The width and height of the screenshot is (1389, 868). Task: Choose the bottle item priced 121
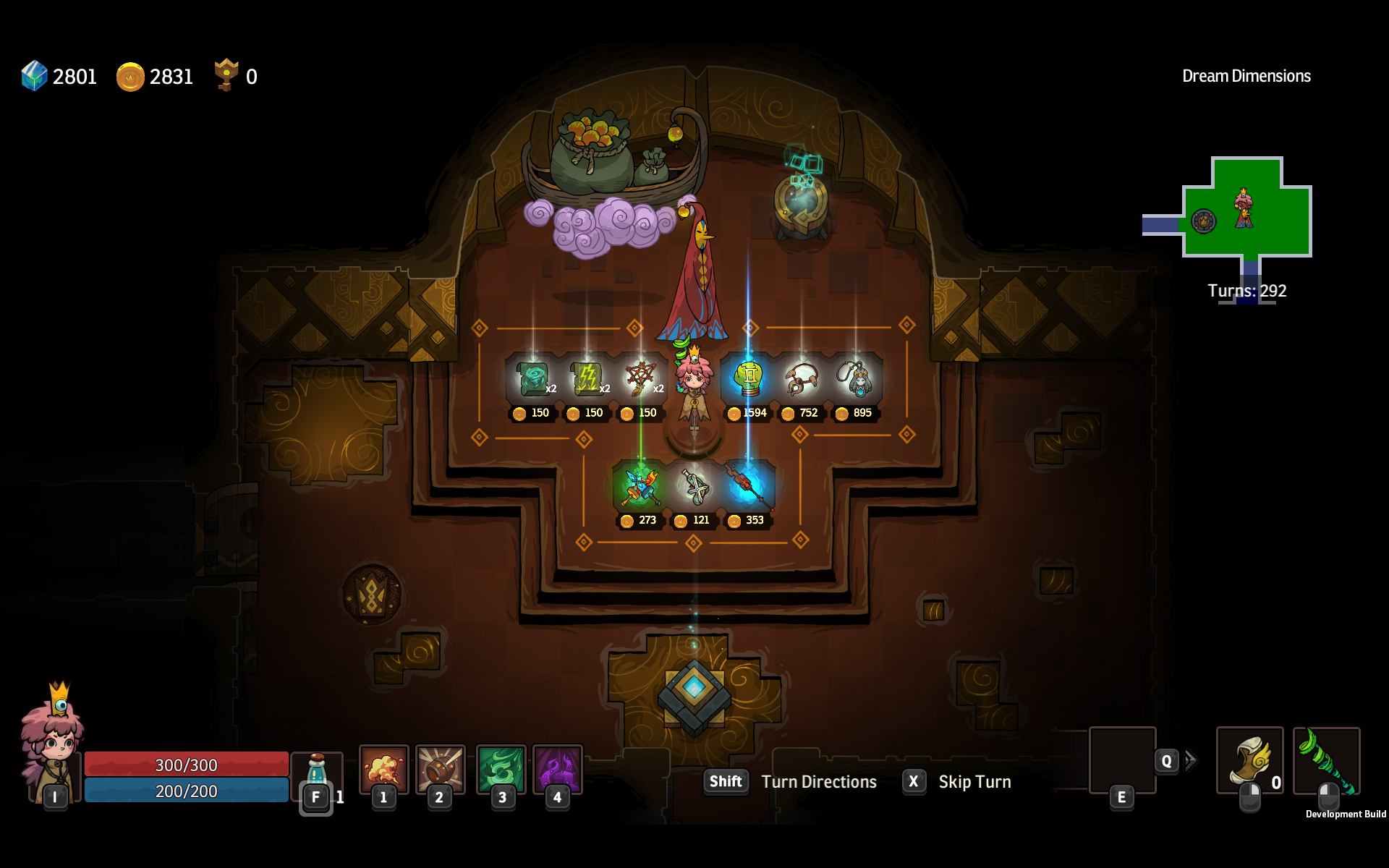694,486
